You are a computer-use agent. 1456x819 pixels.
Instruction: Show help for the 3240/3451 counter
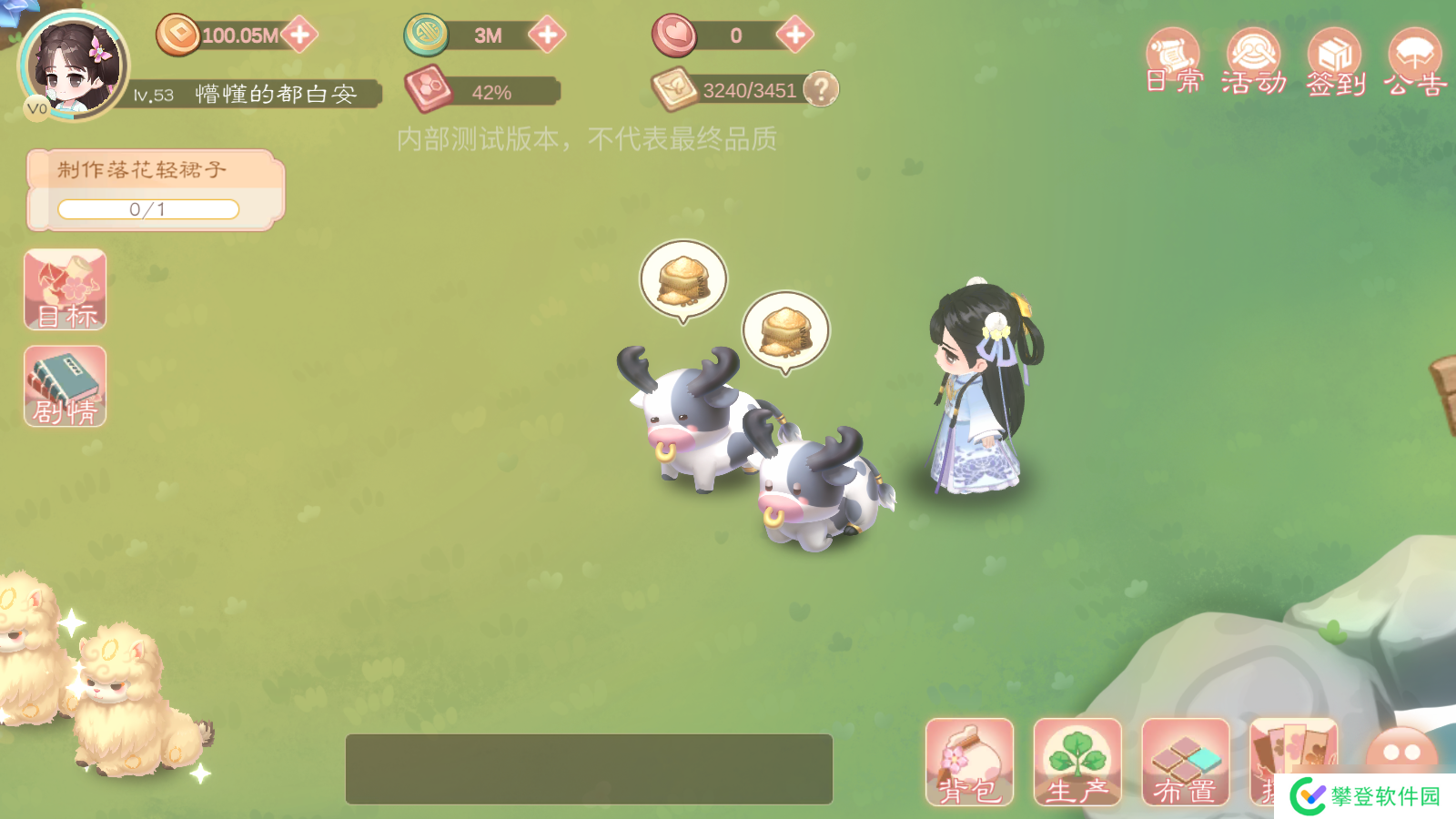[x=821, y=89]
